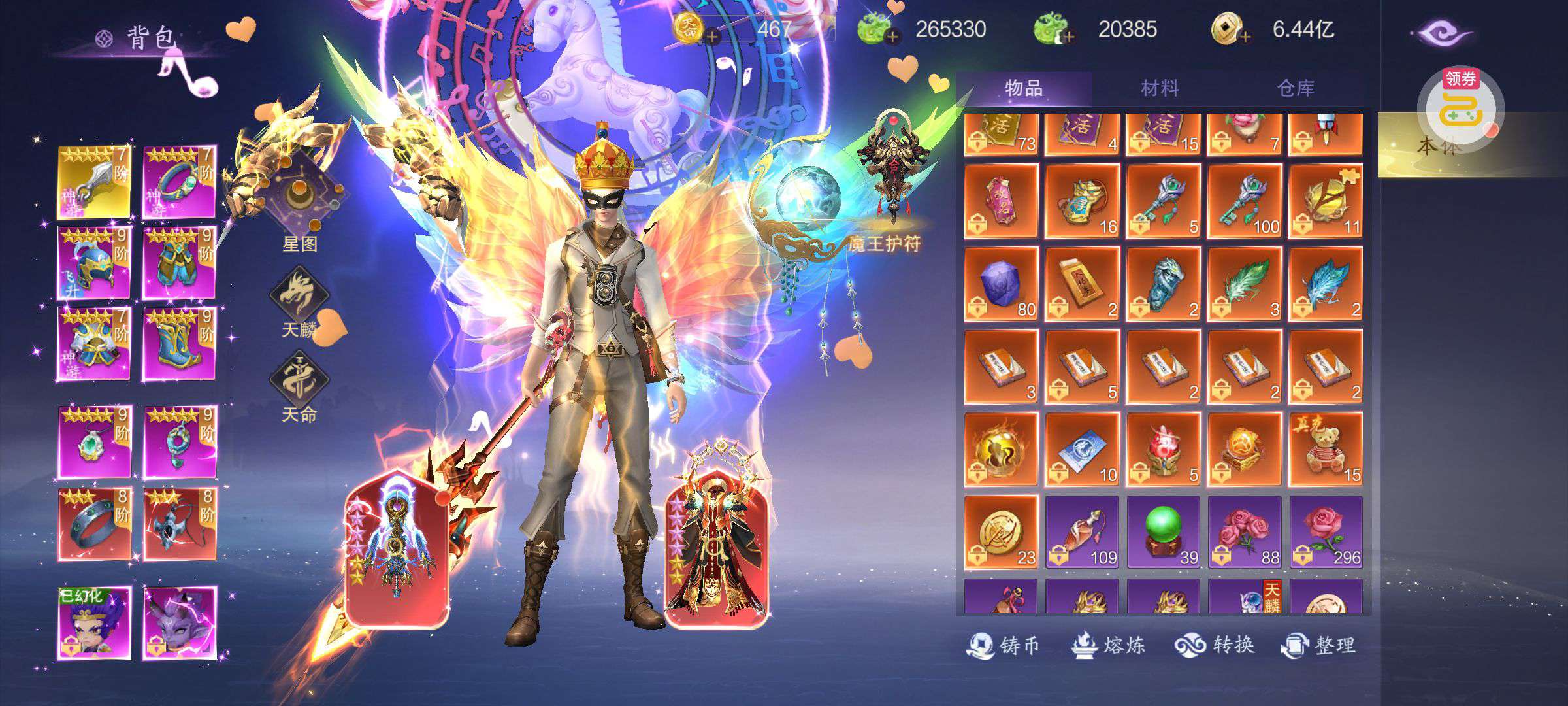Open the 领券 coupon overlay button
The image size is (1568, 706).
(1461, 101)
